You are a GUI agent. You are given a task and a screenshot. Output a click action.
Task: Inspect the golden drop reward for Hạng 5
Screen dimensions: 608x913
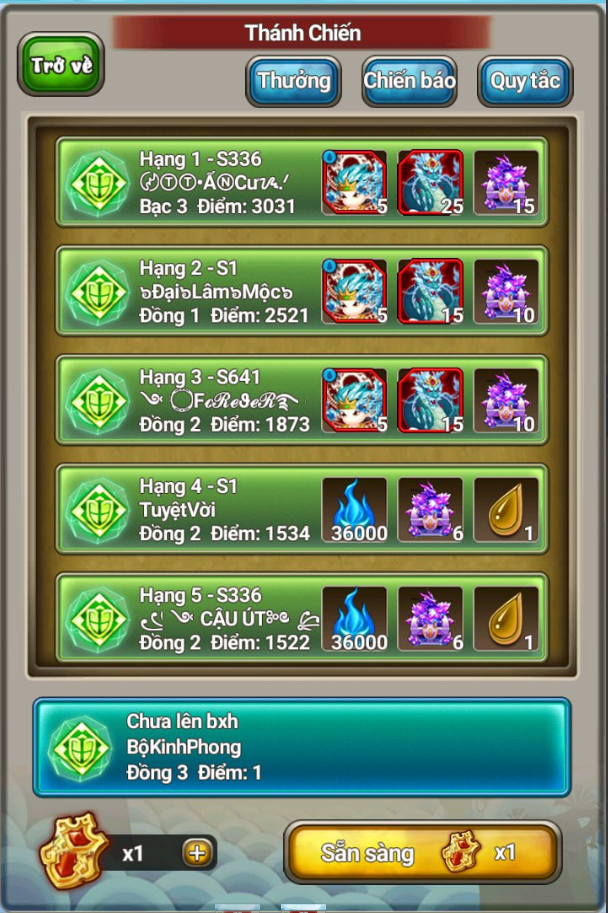pyautogui.click(x=506, y=619)
